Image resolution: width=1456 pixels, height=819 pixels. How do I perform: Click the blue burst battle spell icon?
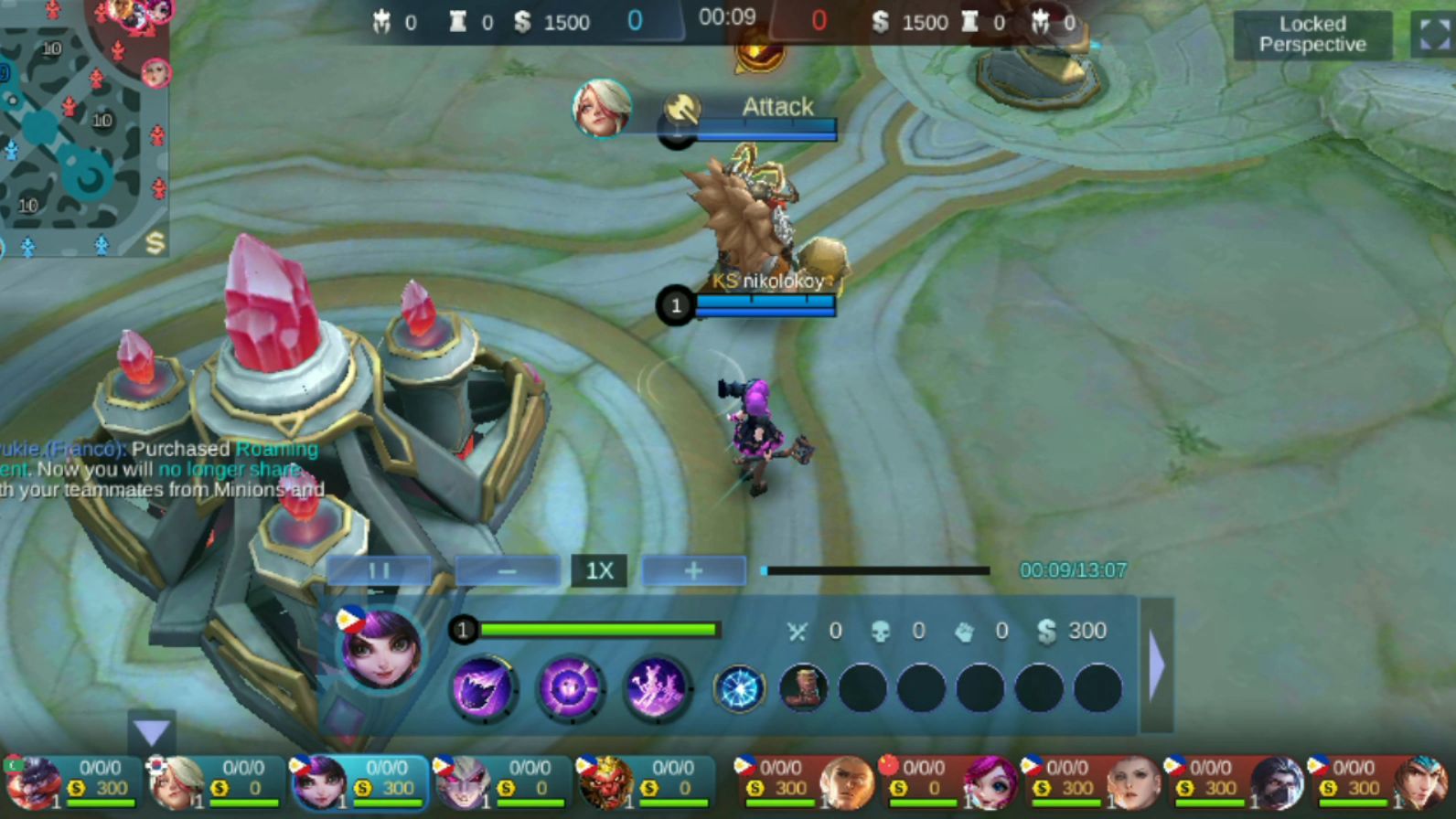(x=739, y=688)
